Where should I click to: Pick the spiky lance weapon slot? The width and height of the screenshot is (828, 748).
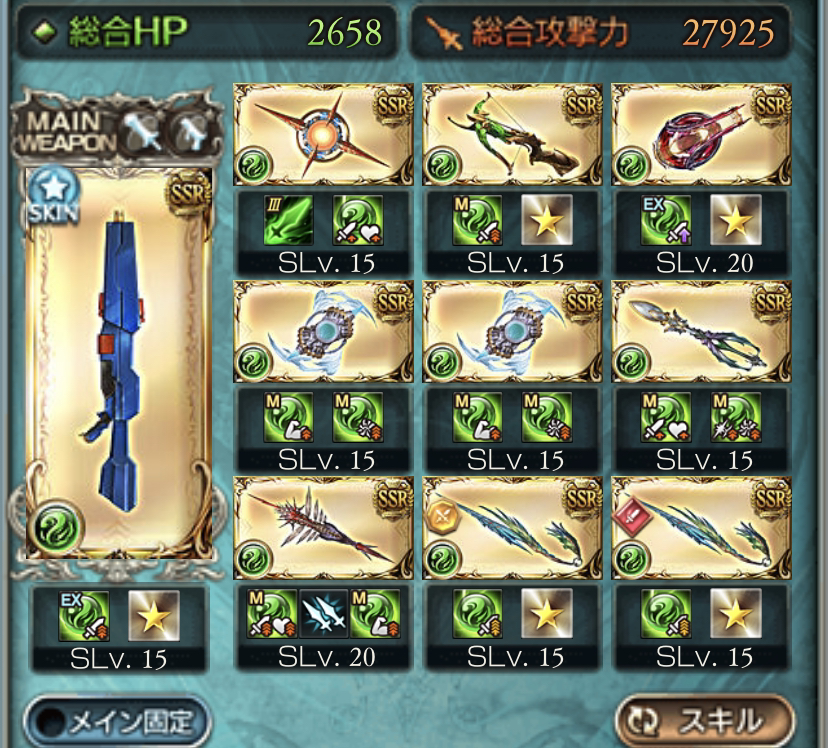[323, 528]
